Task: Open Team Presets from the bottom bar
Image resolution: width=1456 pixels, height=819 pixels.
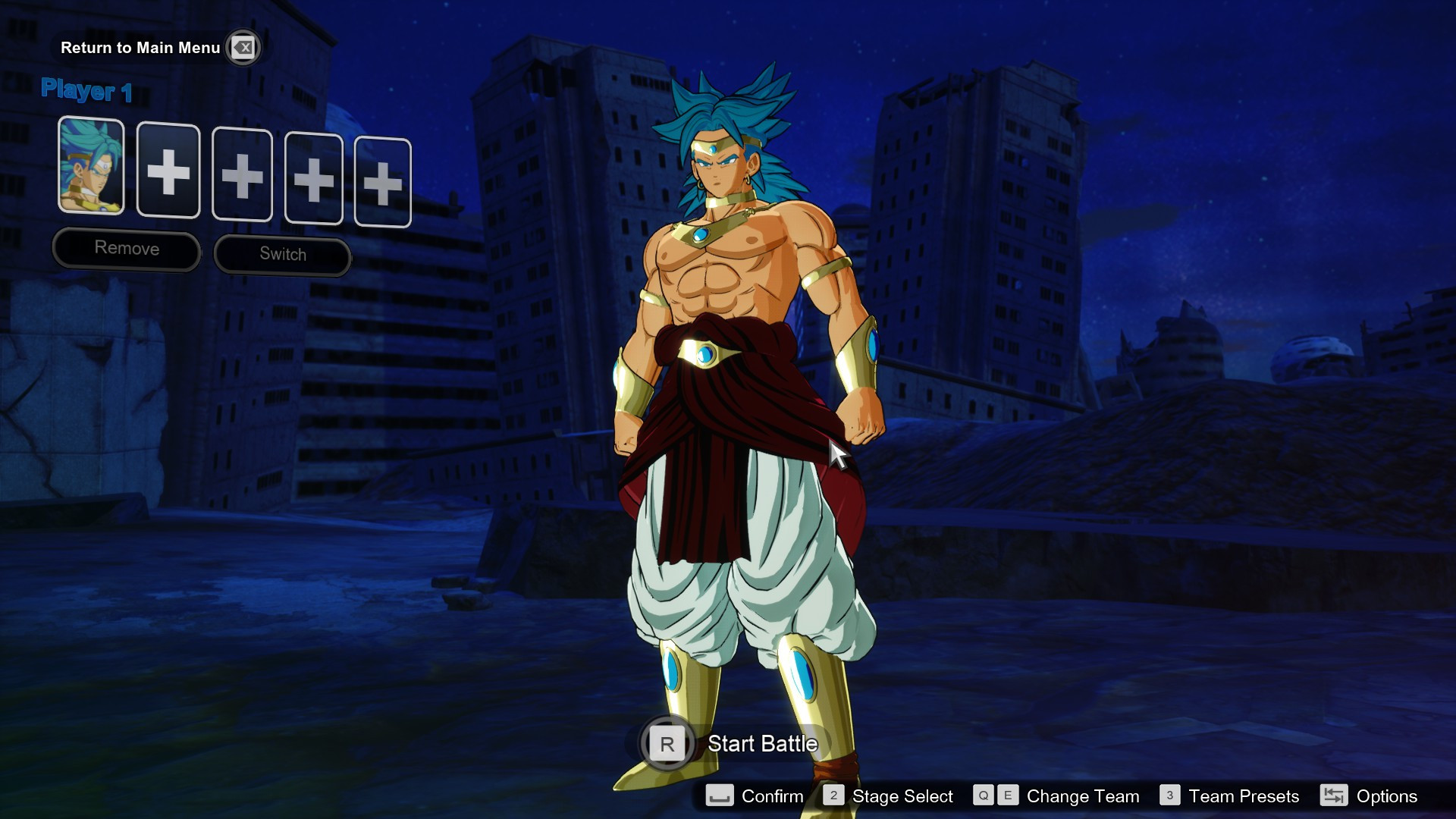Action: coord(1244,796)
